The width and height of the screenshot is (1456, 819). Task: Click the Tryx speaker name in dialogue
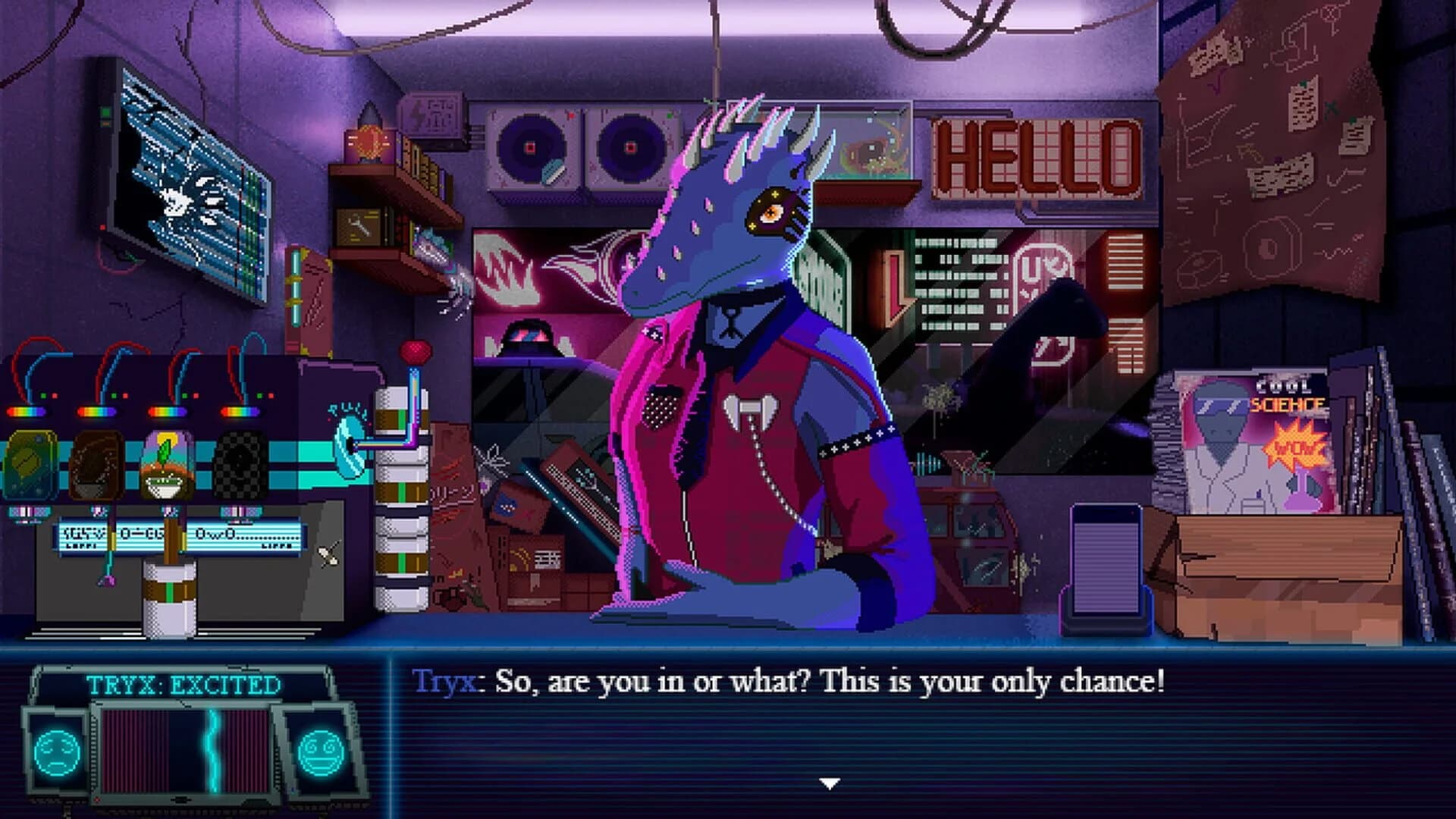(x=444, y=681)
